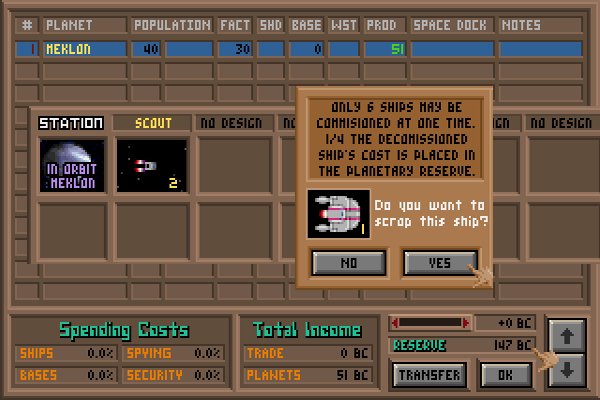Select the Scout ship design thumbnail
The image size is (600, 400).
point(152,164)
